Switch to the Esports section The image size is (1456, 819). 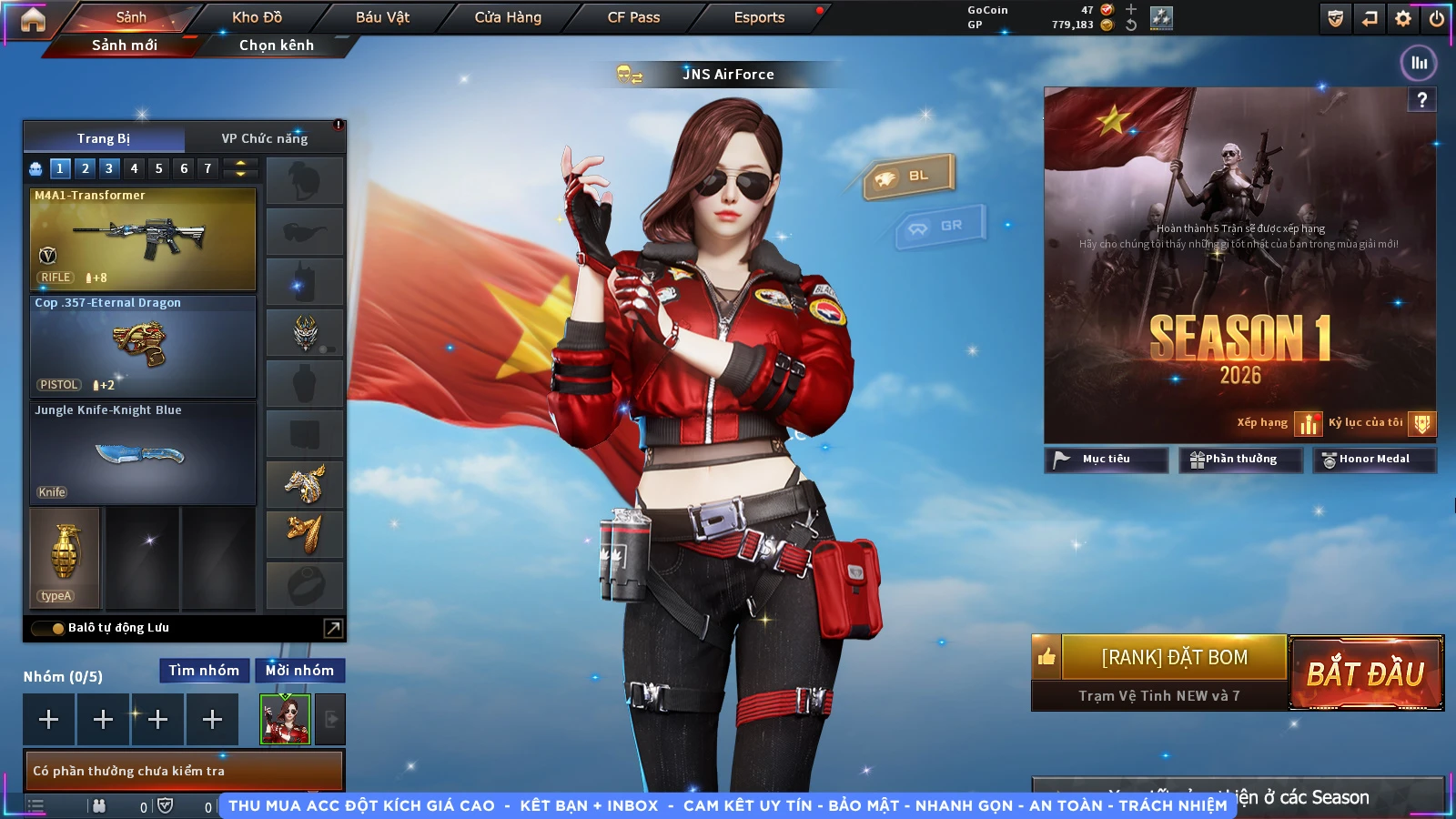coord(759,17)
